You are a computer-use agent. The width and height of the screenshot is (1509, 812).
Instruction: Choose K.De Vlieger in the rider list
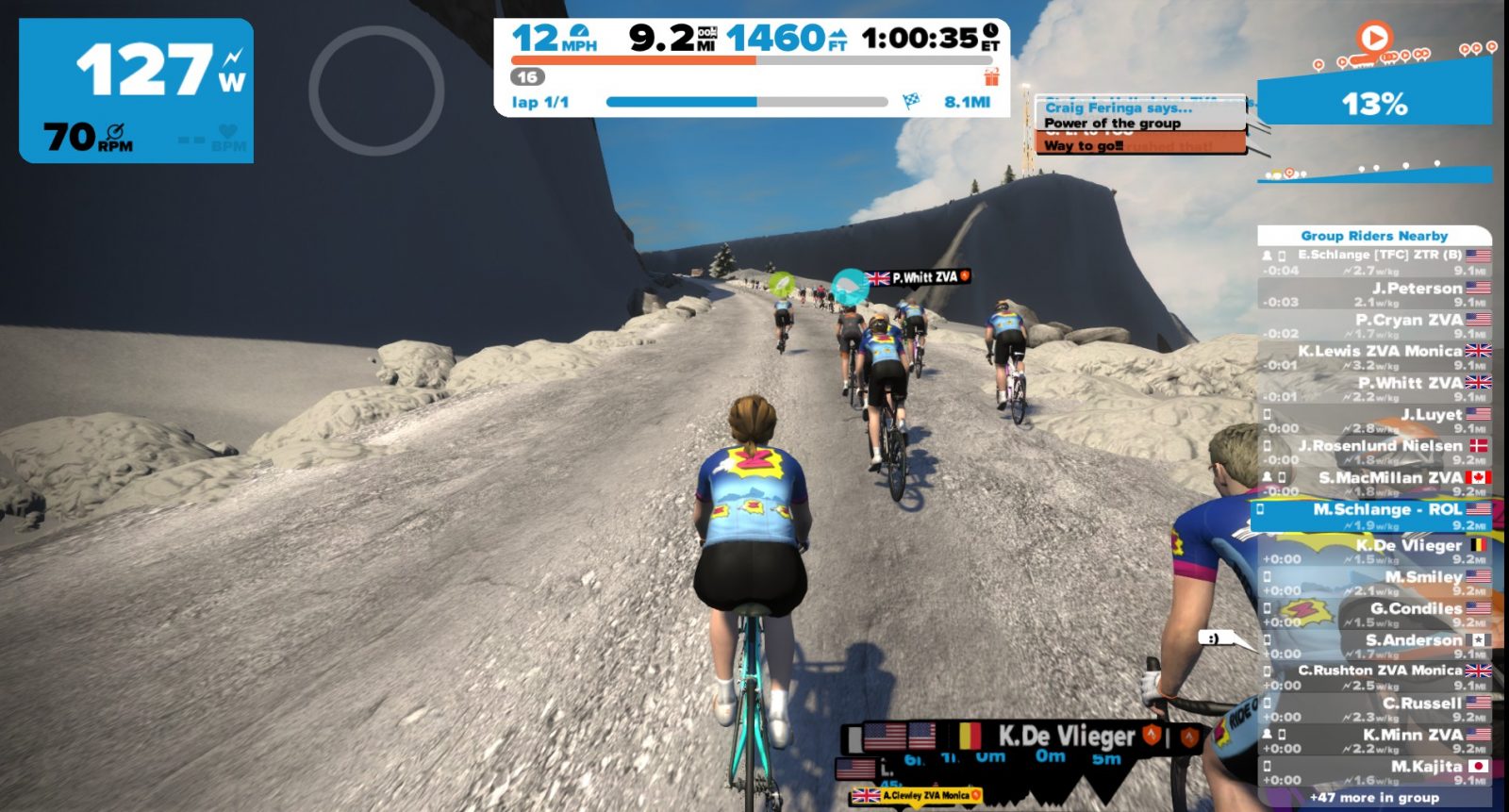[x=1375, y=551]
